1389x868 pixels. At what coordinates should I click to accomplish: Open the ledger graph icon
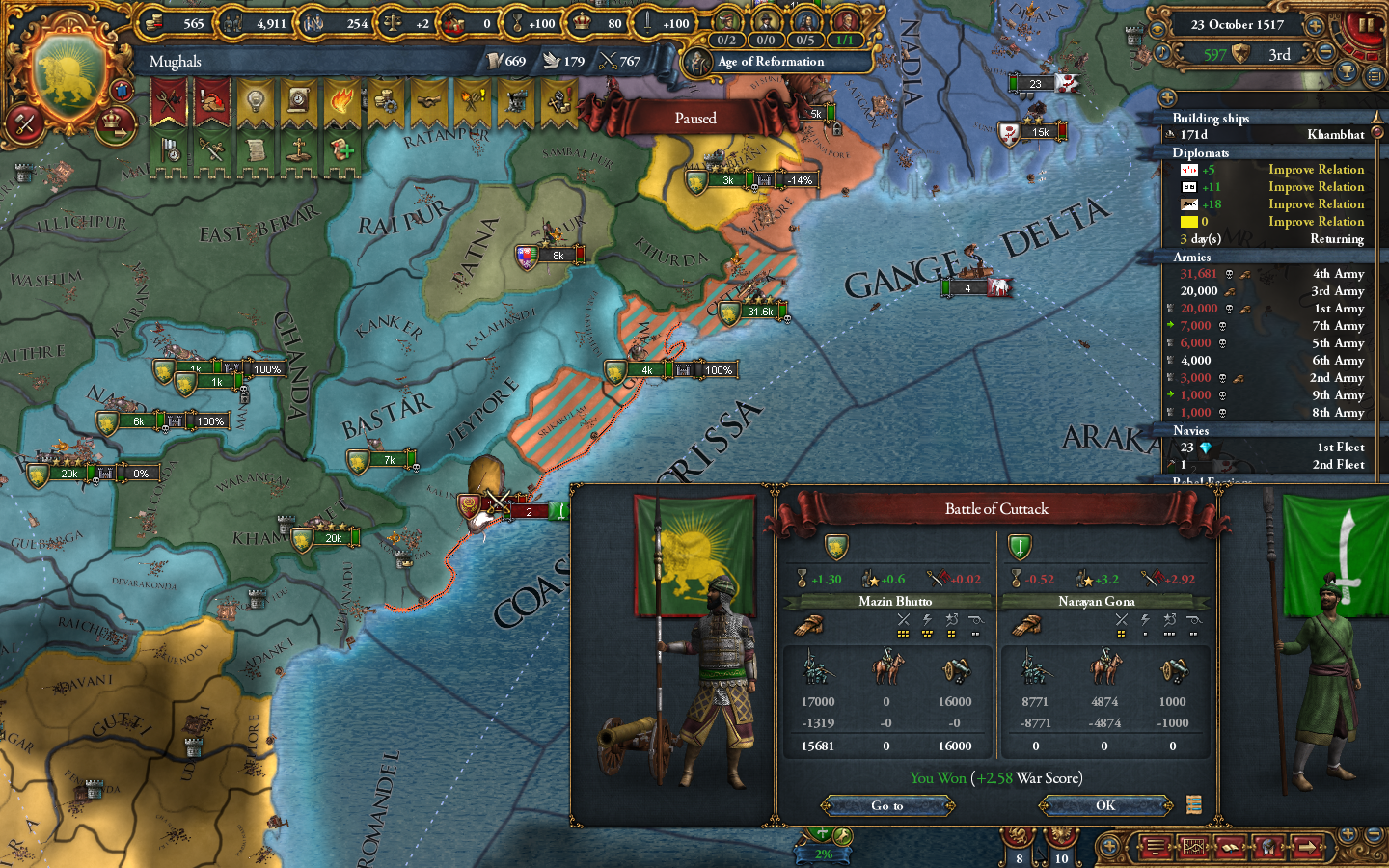1192,847
